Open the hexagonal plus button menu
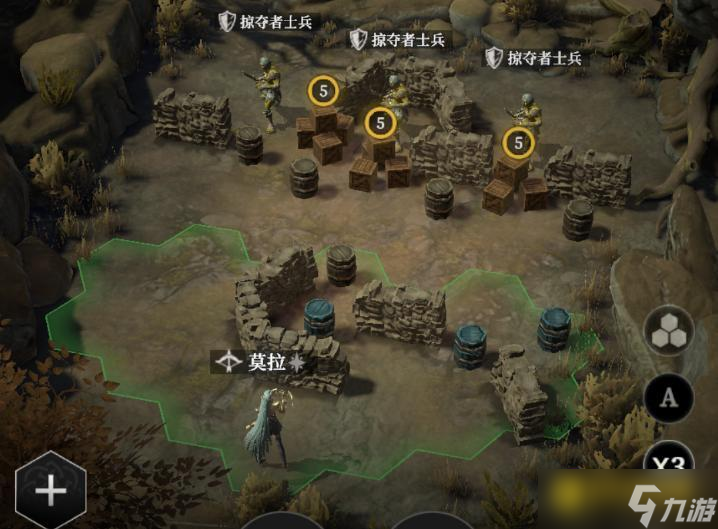Screen dimensions: 718x529 pos(49,490)
